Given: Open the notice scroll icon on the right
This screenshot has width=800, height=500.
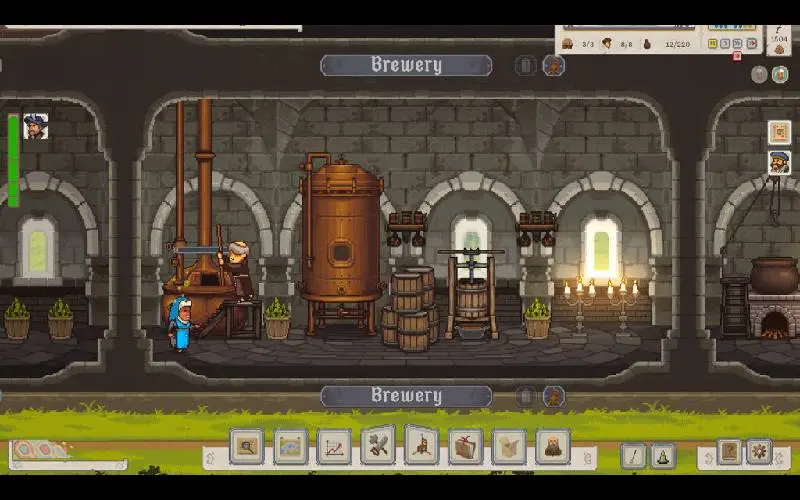Looking at the screenshot, I should (779, 132).
